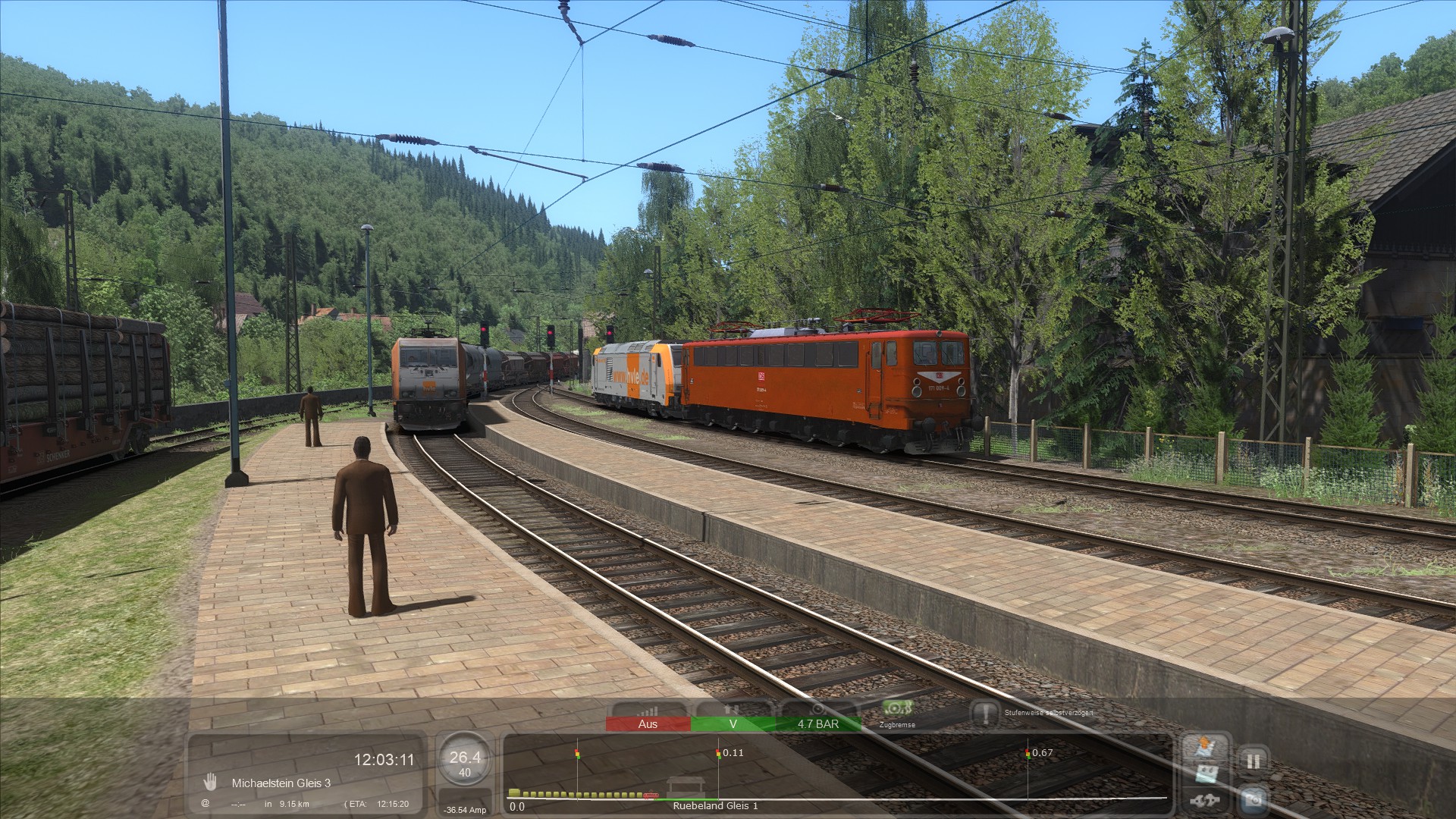This screenshot has width=1456, height=819.
Task: Select the throttle control showing Aus
Action: pyautogui.click(x=648, y=724)
